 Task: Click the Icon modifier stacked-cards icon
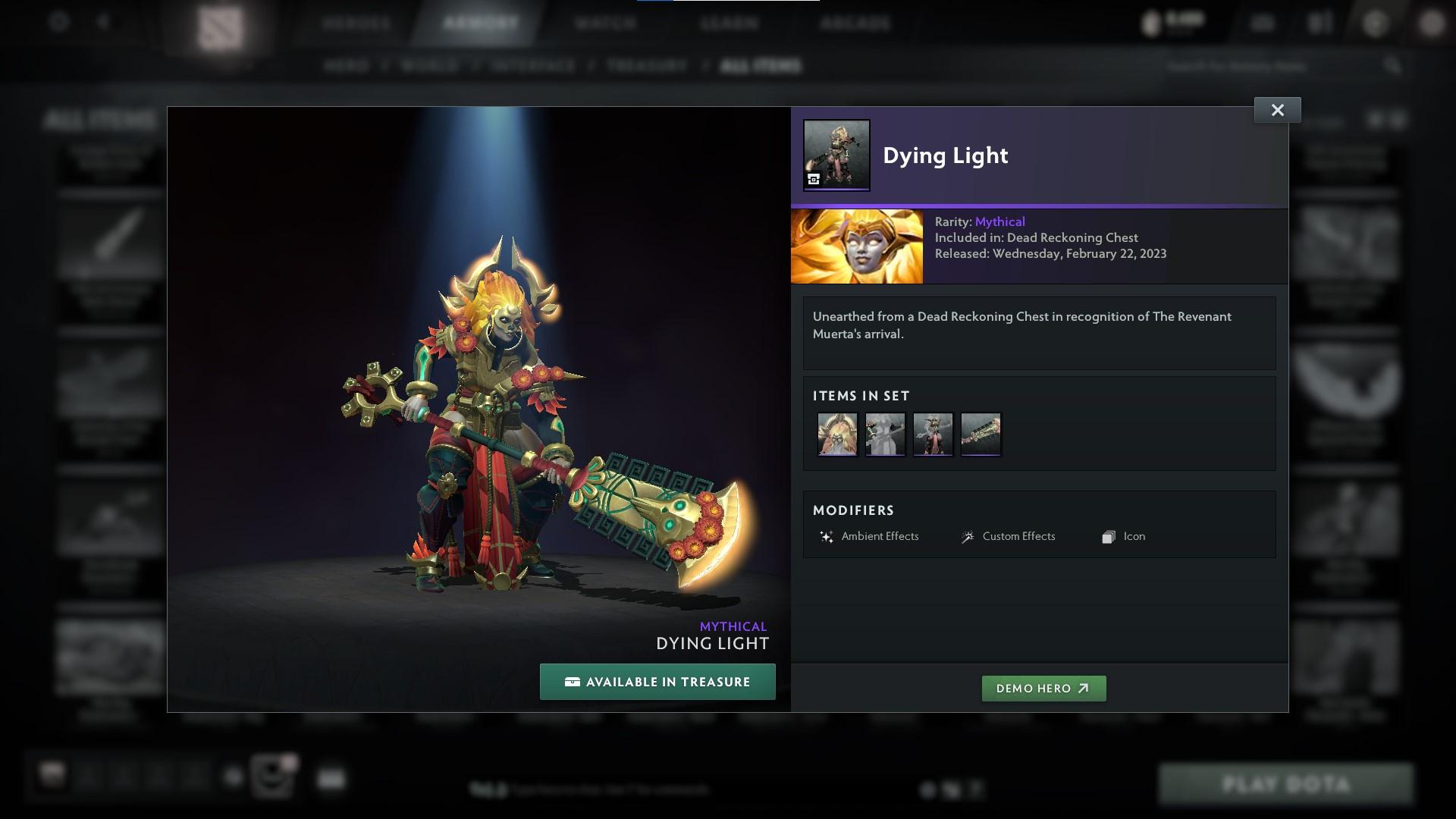coord(1108,536)
